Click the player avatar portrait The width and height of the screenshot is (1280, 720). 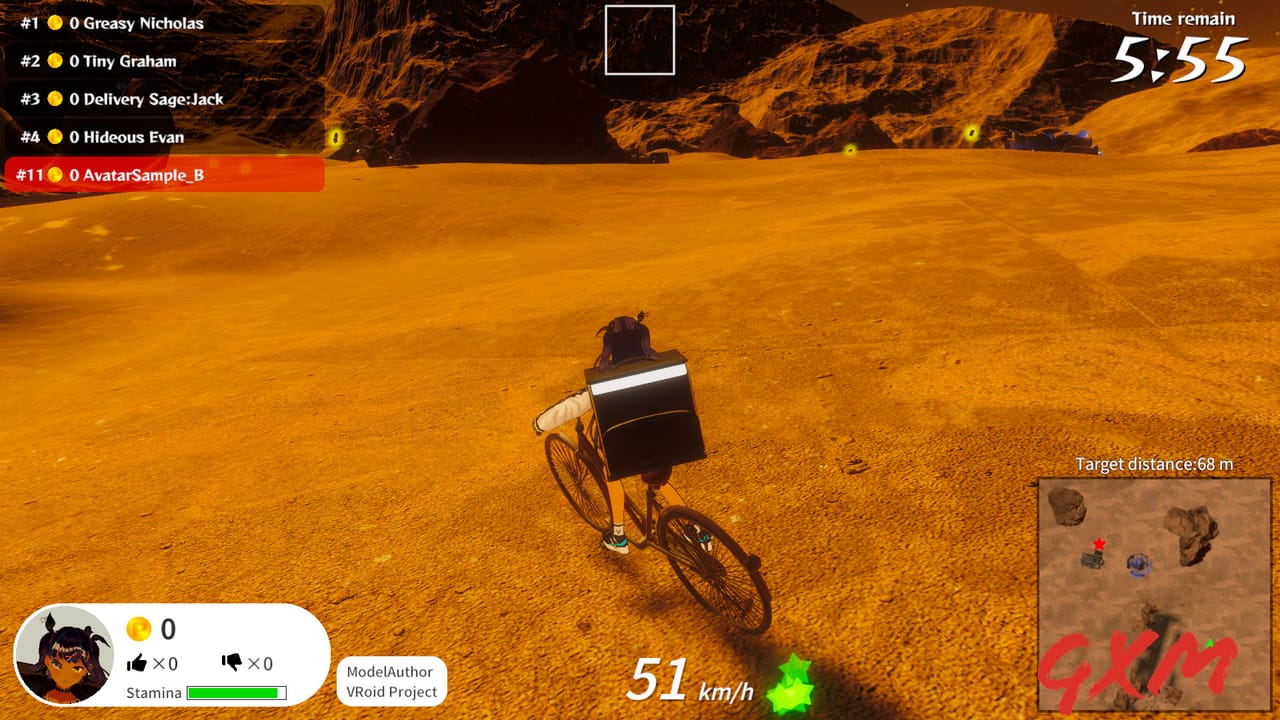coord(65,653)
